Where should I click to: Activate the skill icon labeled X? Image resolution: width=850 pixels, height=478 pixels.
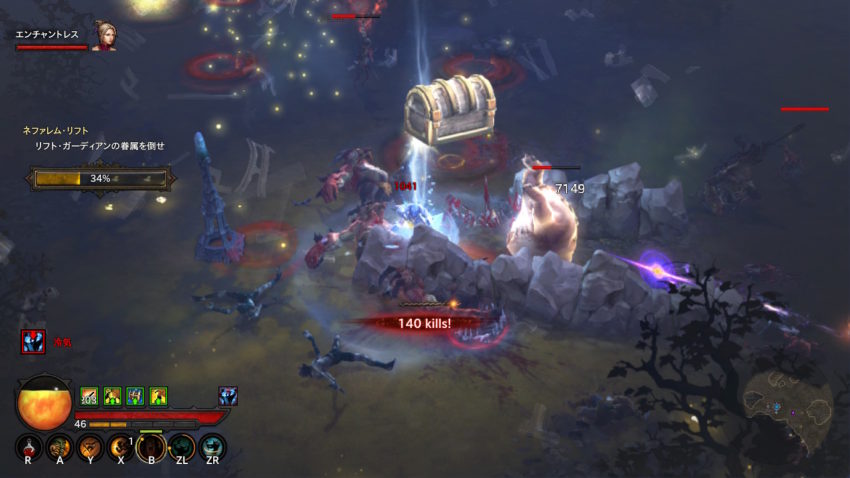coord(121,447)
